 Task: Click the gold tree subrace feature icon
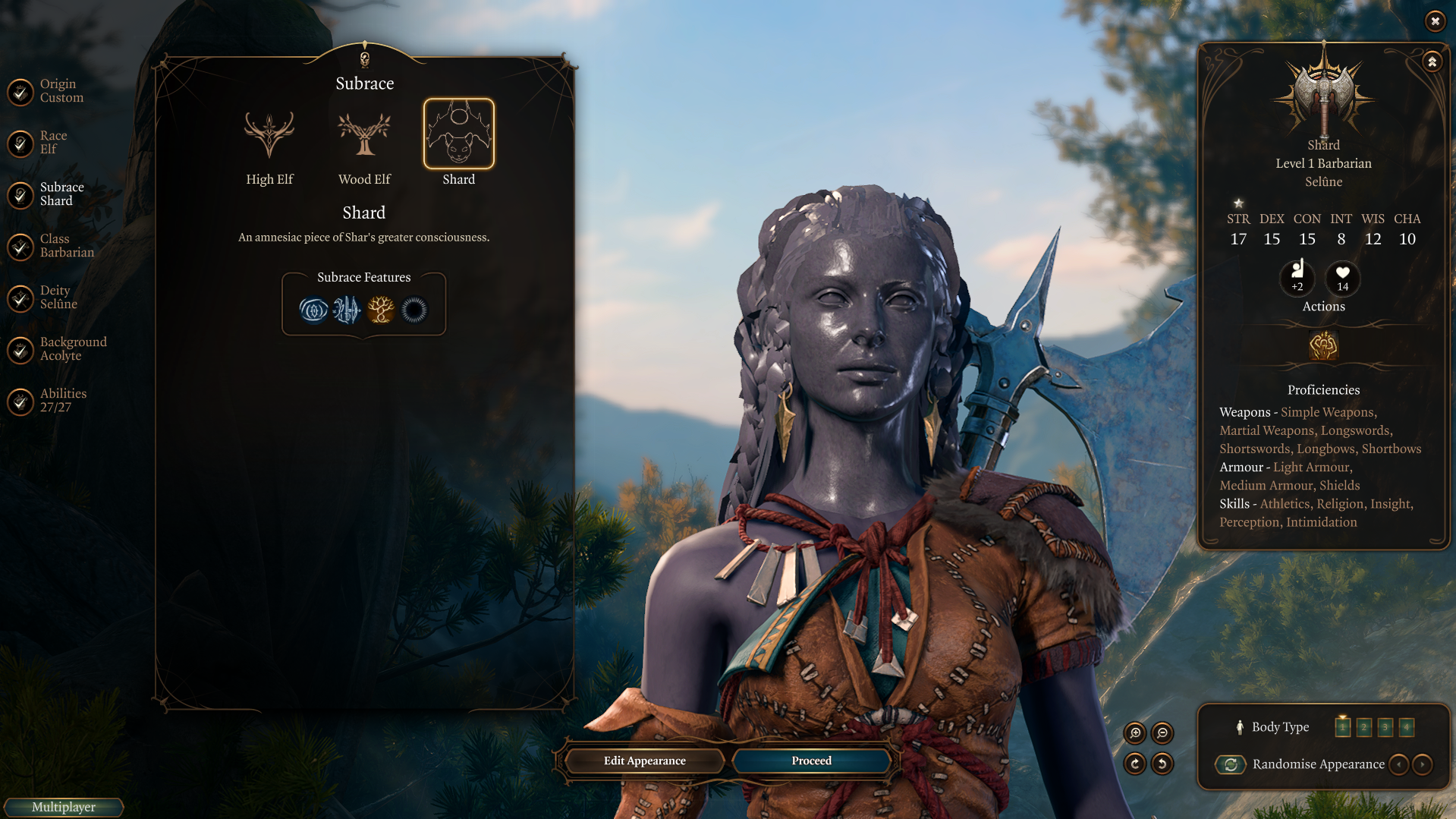tap(381, 310)
